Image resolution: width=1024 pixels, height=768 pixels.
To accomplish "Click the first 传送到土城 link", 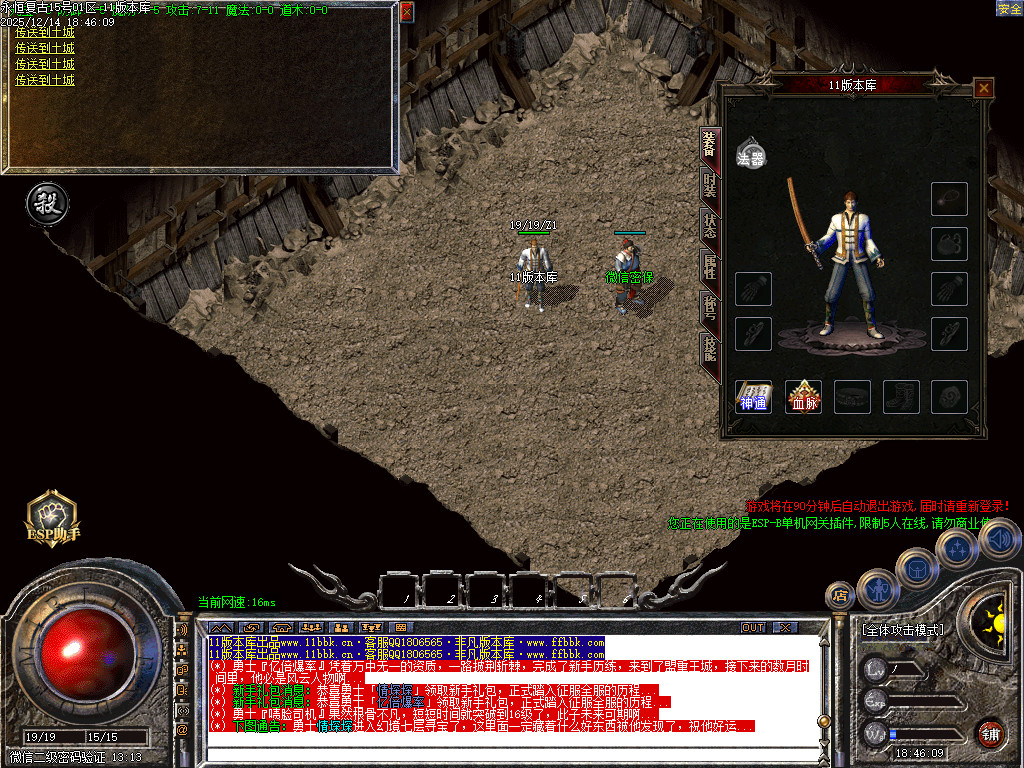I will (45, 33).
